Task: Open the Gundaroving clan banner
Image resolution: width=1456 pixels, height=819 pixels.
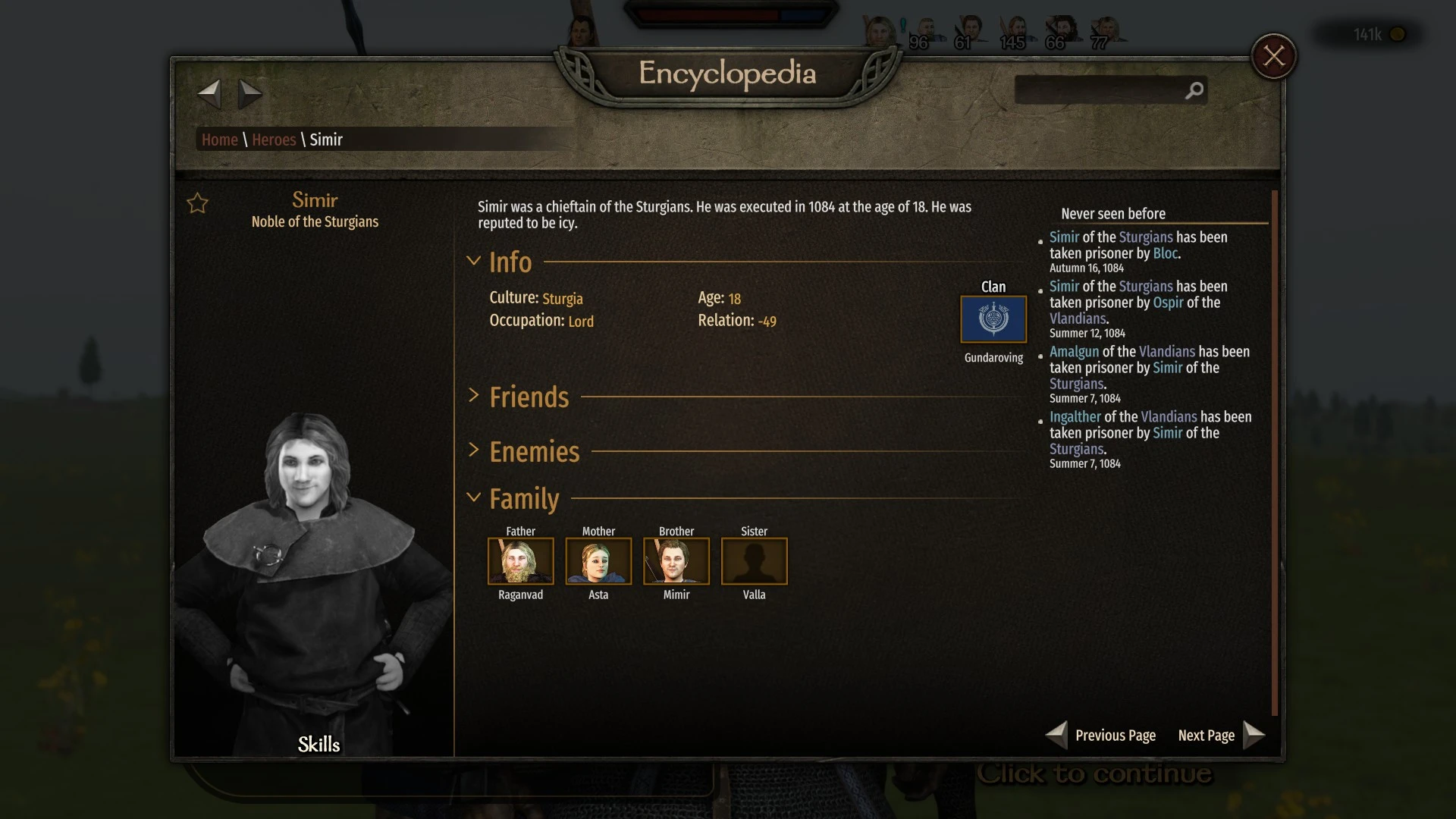Action: point(993,318)
